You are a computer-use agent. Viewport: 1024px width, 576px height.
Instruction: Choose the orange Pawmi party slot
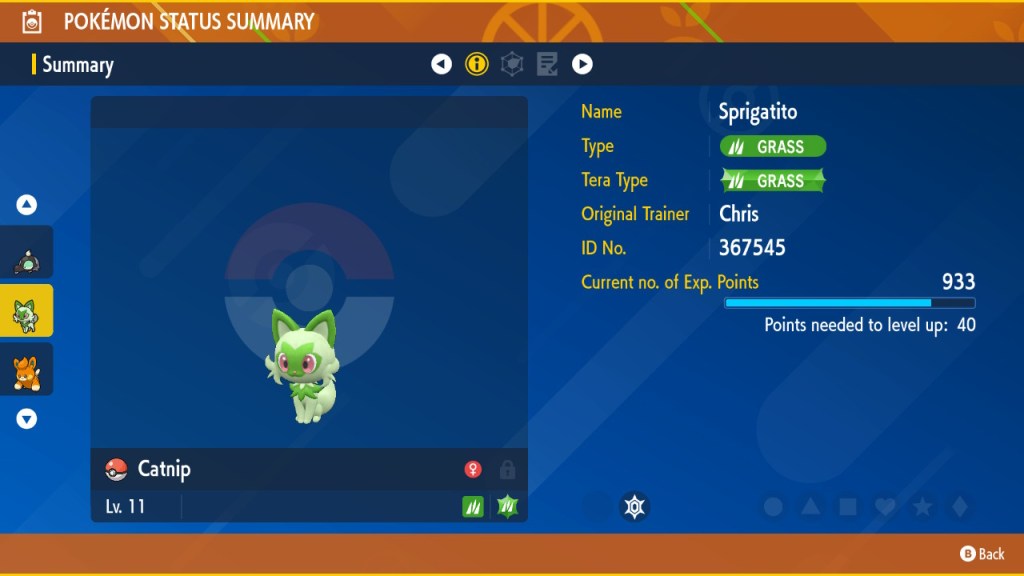point(26,370)
